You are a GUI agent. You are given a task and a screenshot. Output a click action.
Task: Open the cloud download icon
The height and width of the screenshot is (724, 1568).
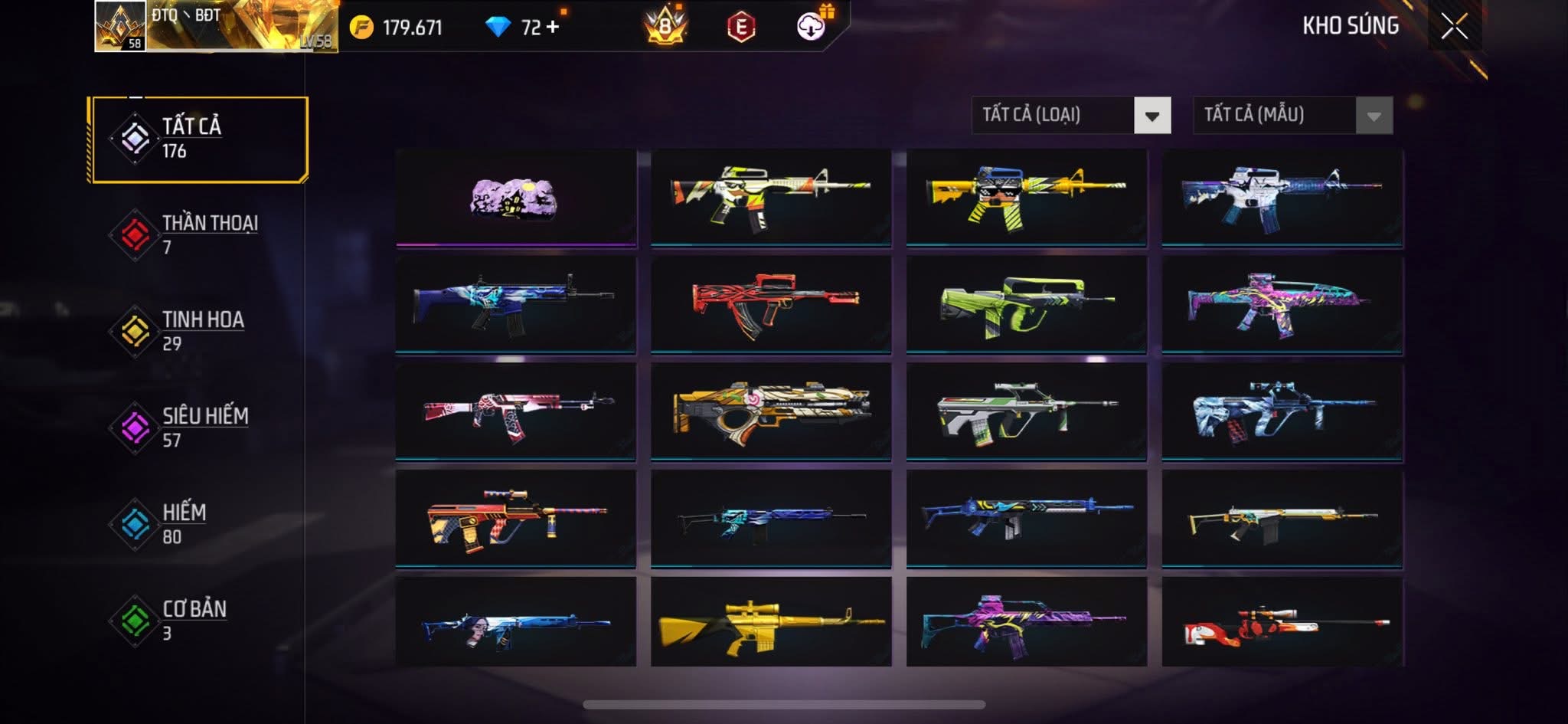tap(811, 28)
